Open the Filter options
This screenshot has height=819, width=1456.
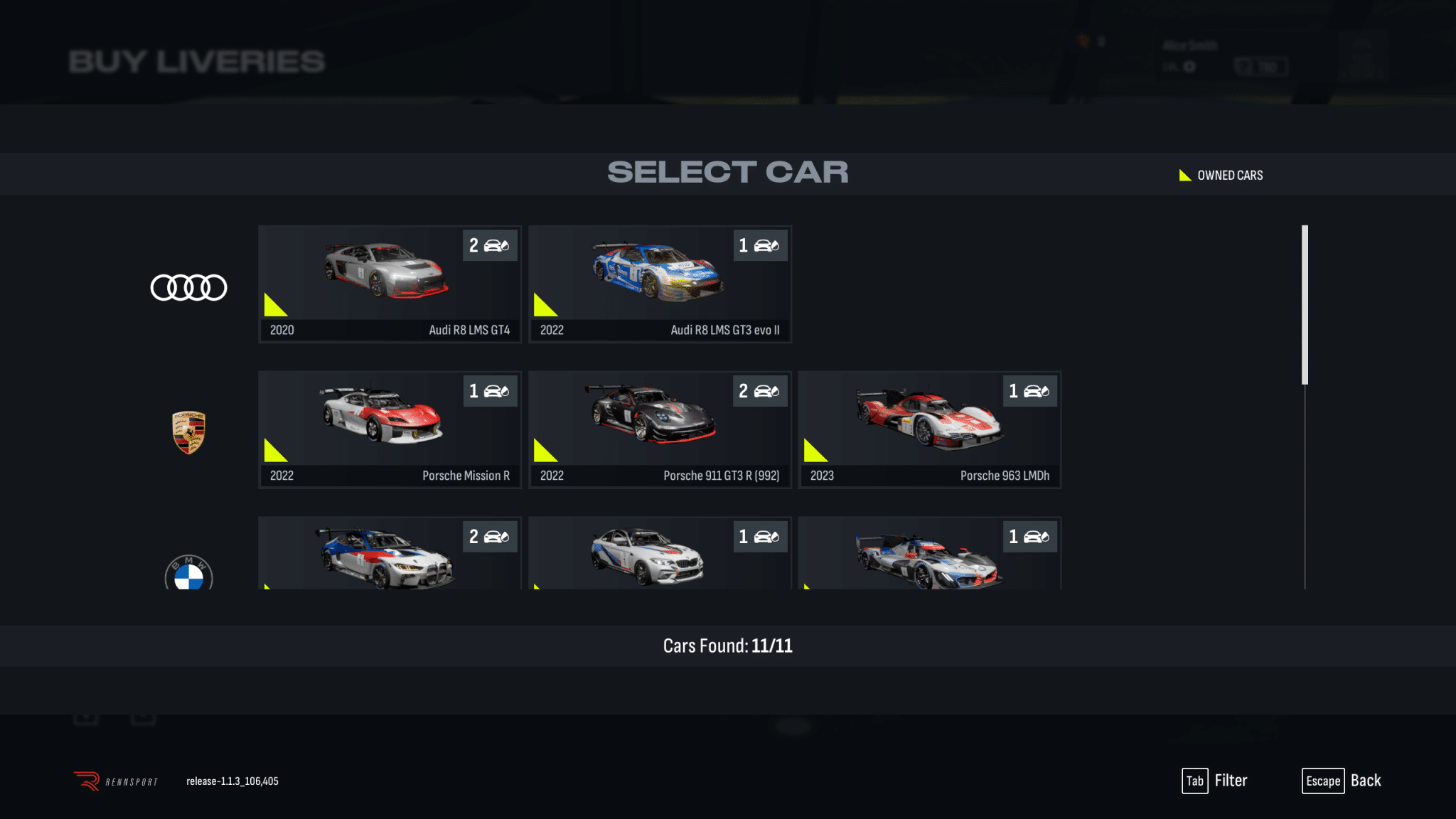1215,781
